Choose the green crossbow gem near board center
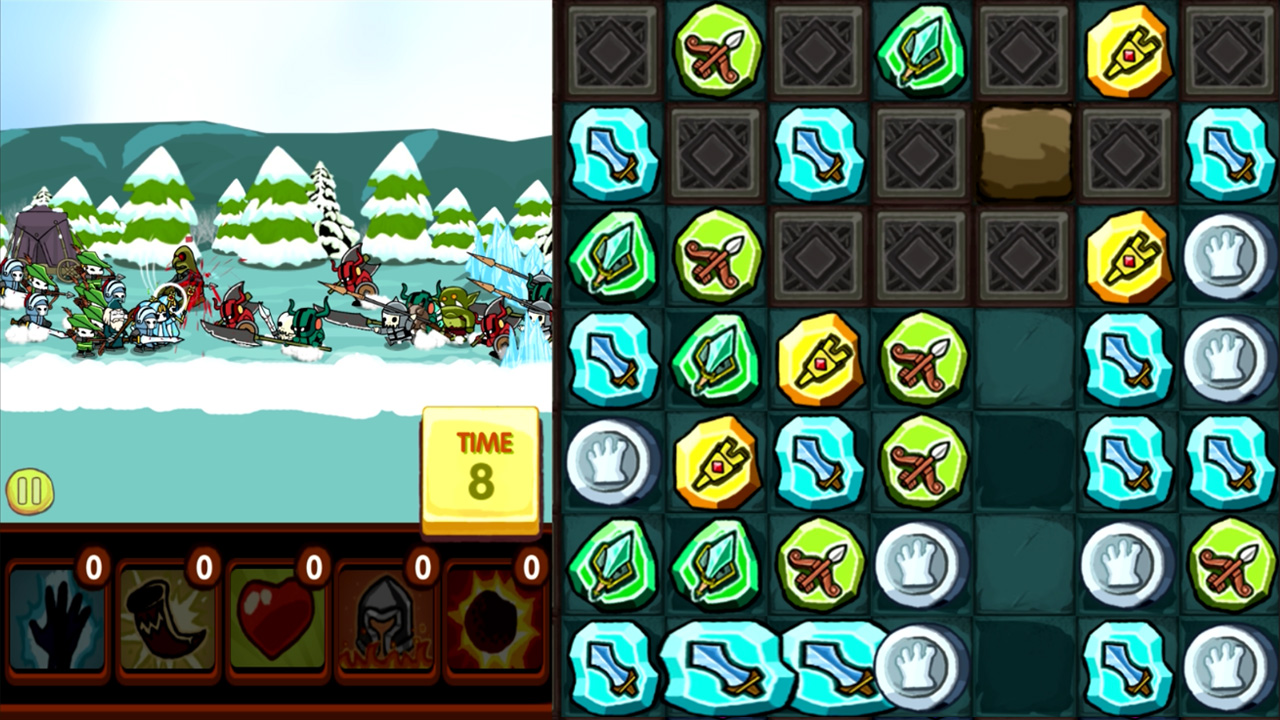The height and width of the screenshot is (720, 1280). click(920, 360)
